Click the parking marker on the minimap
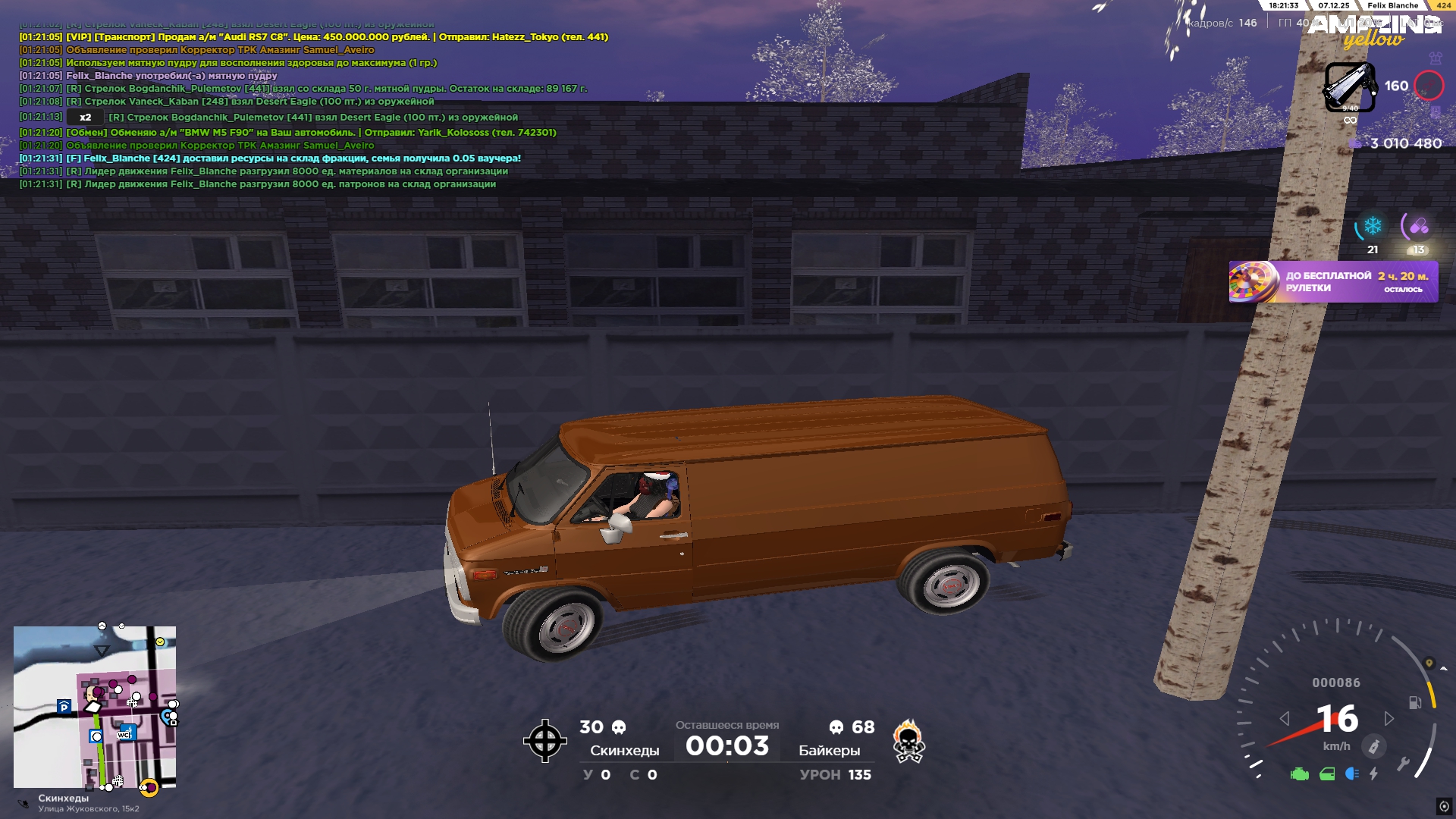This screenshot has width=1456, height=819. 64,707
